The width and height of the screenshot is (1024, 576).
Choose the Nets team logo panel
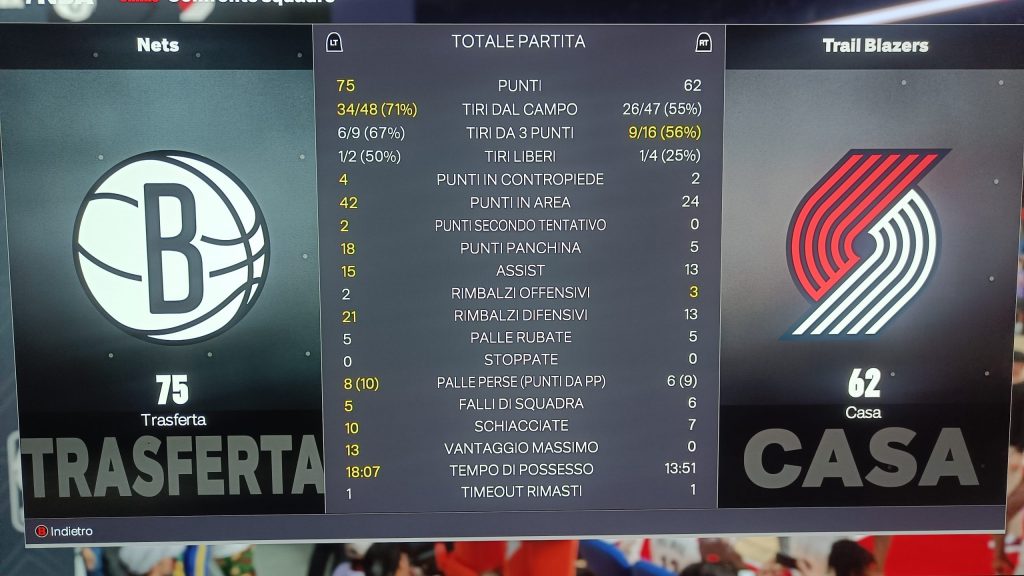(171, 248)
